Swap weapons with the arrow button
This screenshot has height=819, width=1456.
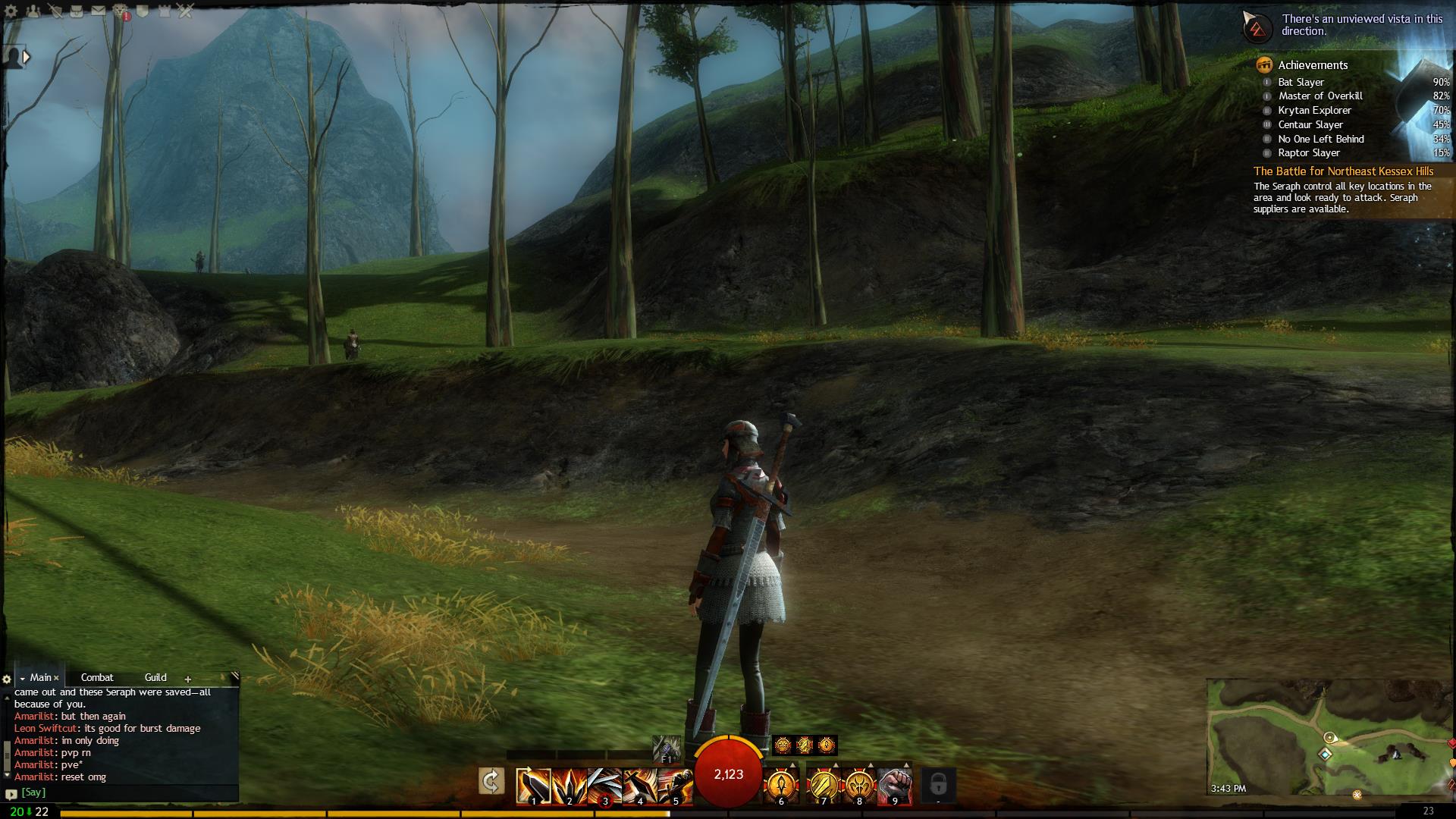(491, 781)
